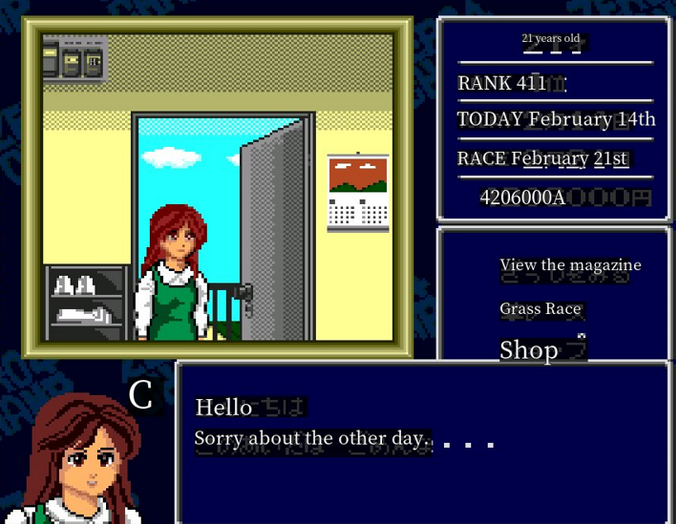Open the Shop menu option
This screenshot has width=676, height=524.
point(529,350)
